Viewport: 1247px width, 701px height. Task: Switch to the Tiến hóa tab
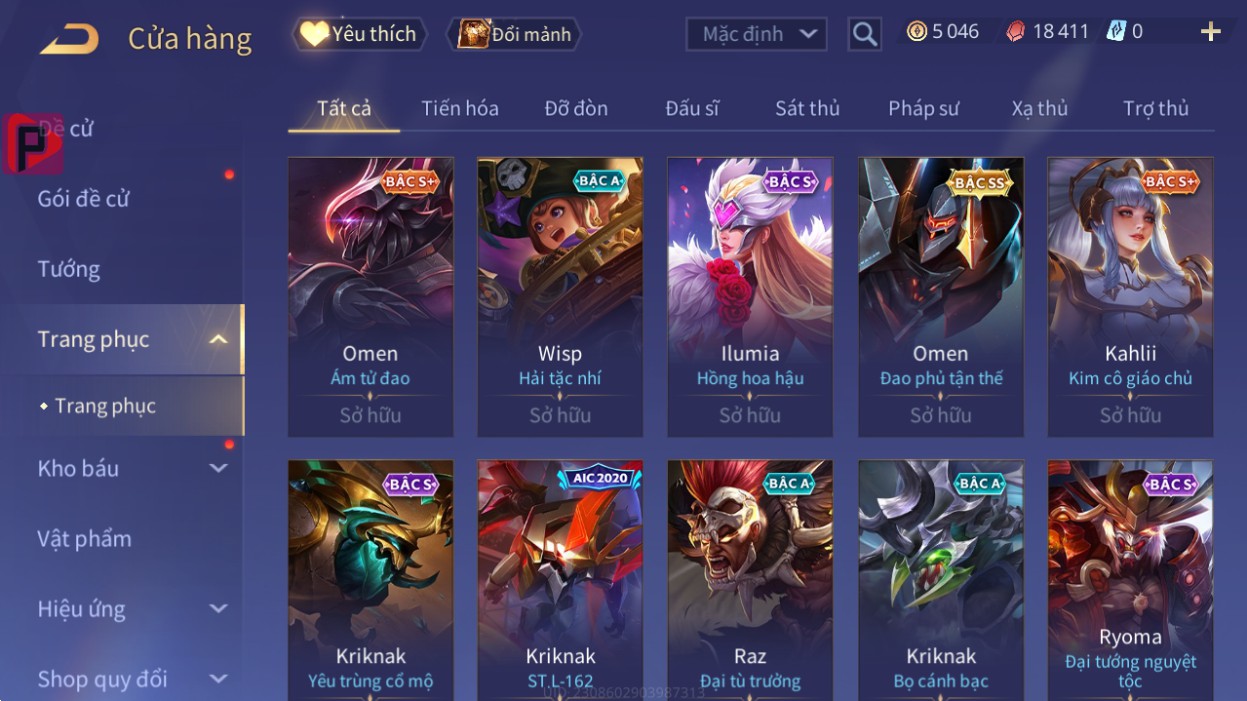pos(460,108)
